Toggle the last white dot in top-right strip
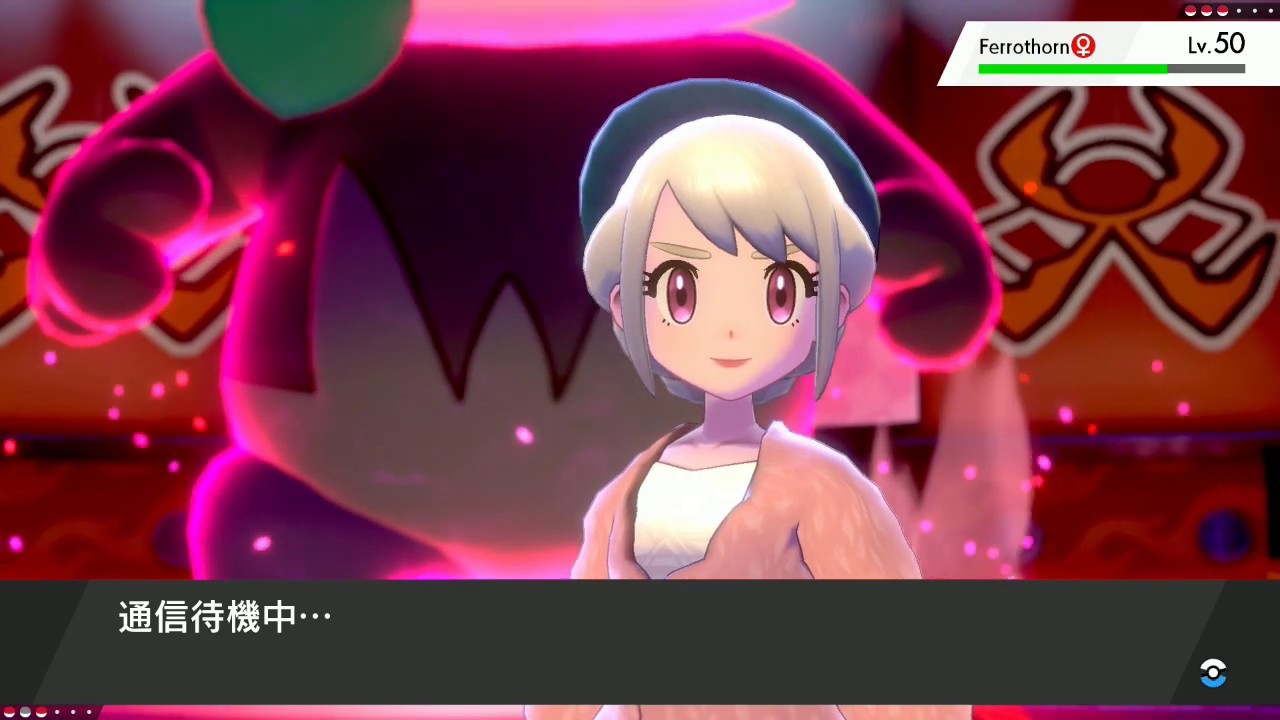This screenshot has width=1280, height=720. tap(1271, 11)
